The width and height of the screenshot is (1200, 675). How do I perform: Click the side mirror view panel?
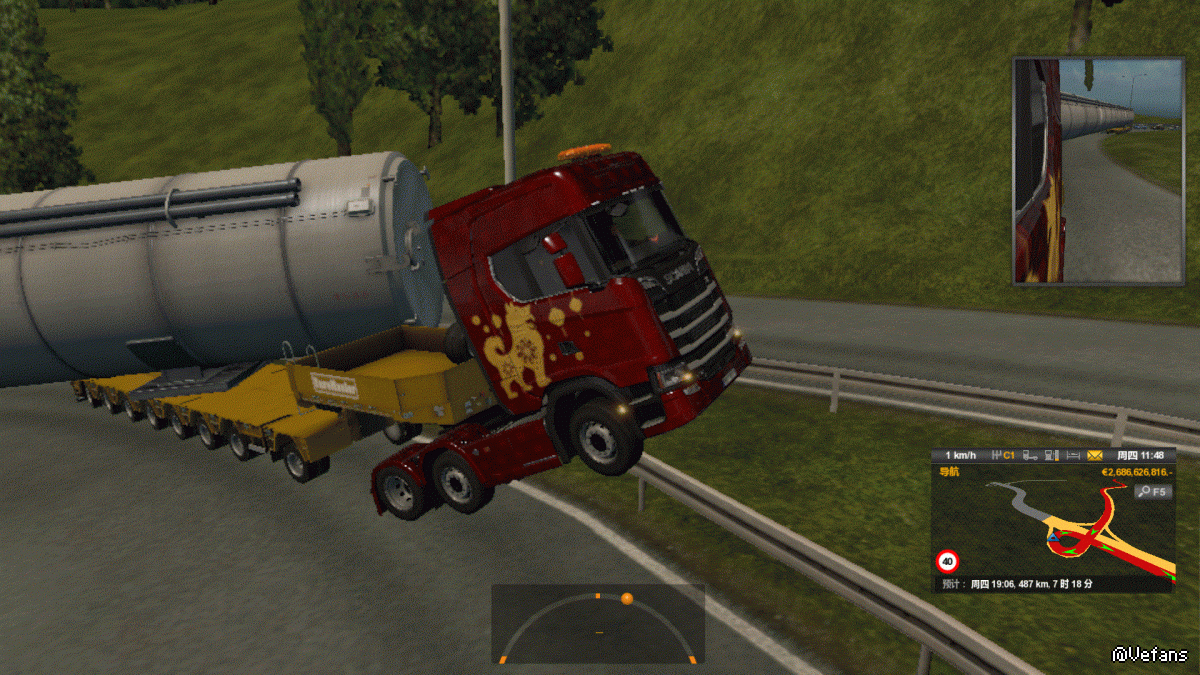tap(1097, 171)
